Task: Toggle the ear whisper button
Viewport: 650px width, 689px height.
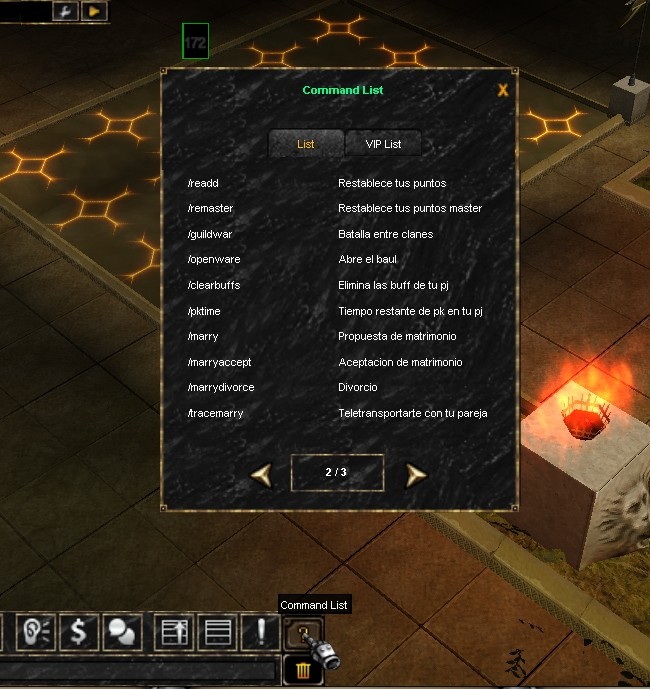Action: click(x=36, y=632)
